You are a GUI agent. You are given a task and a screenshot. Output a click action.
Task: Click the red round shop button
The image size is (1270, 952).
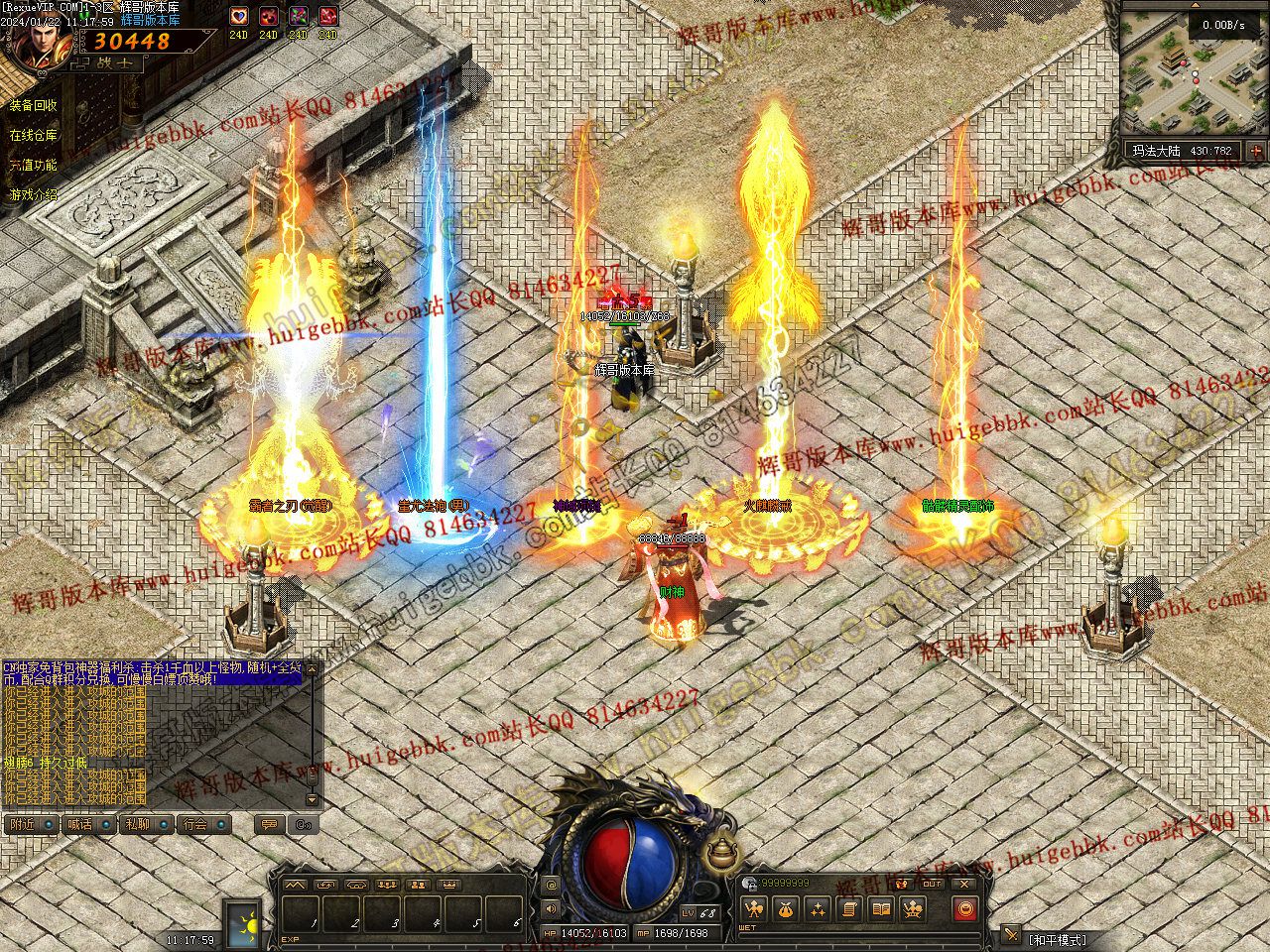coord(964,908)
